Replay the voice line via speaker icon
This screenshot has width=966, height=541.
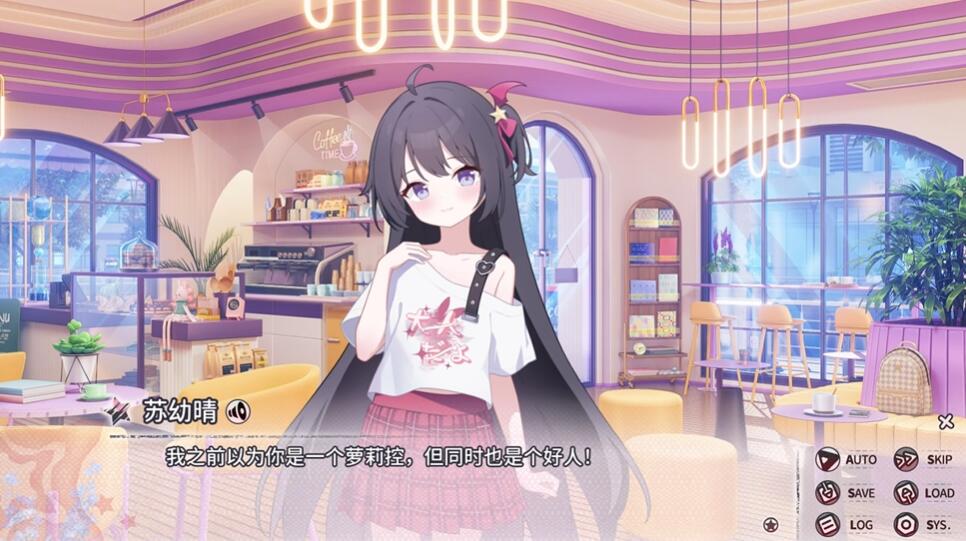pyautogui.click(x=238, y=411)
